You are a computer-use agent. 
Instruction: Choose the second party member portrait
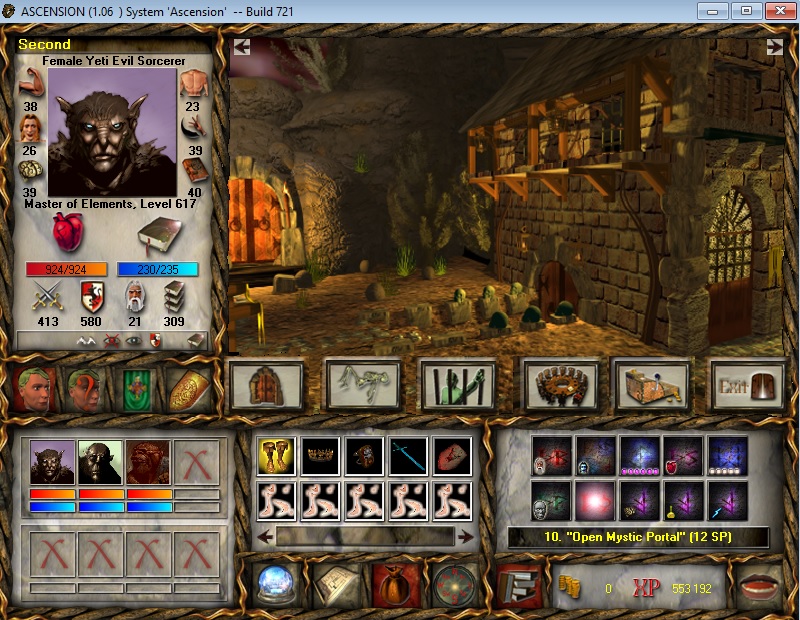(101, 463)
